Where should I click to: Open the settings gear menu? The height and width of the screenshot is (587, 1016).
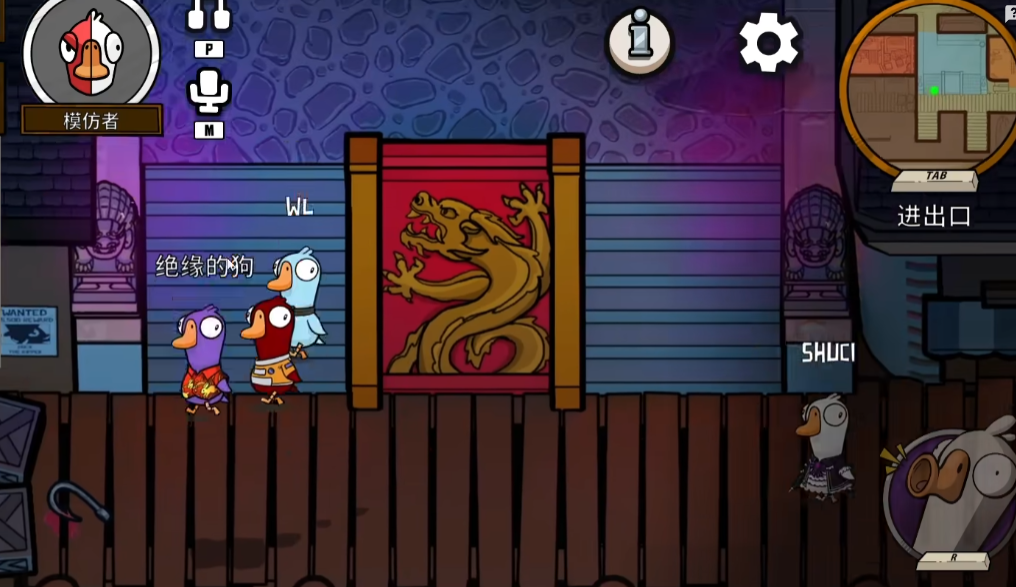[769, 42]
